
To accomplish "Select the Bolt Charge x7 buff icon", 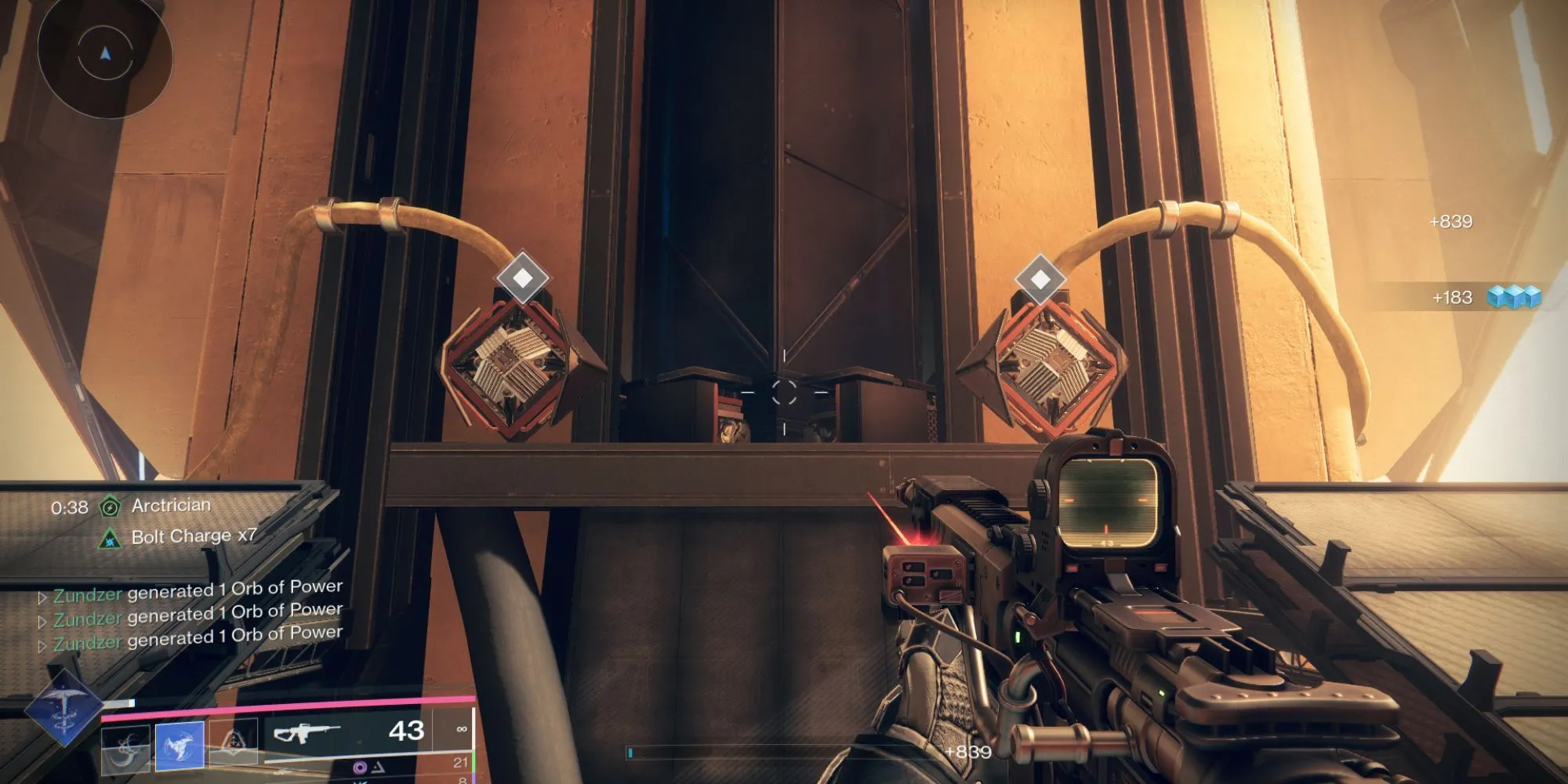I will click(x=110, y=539).
